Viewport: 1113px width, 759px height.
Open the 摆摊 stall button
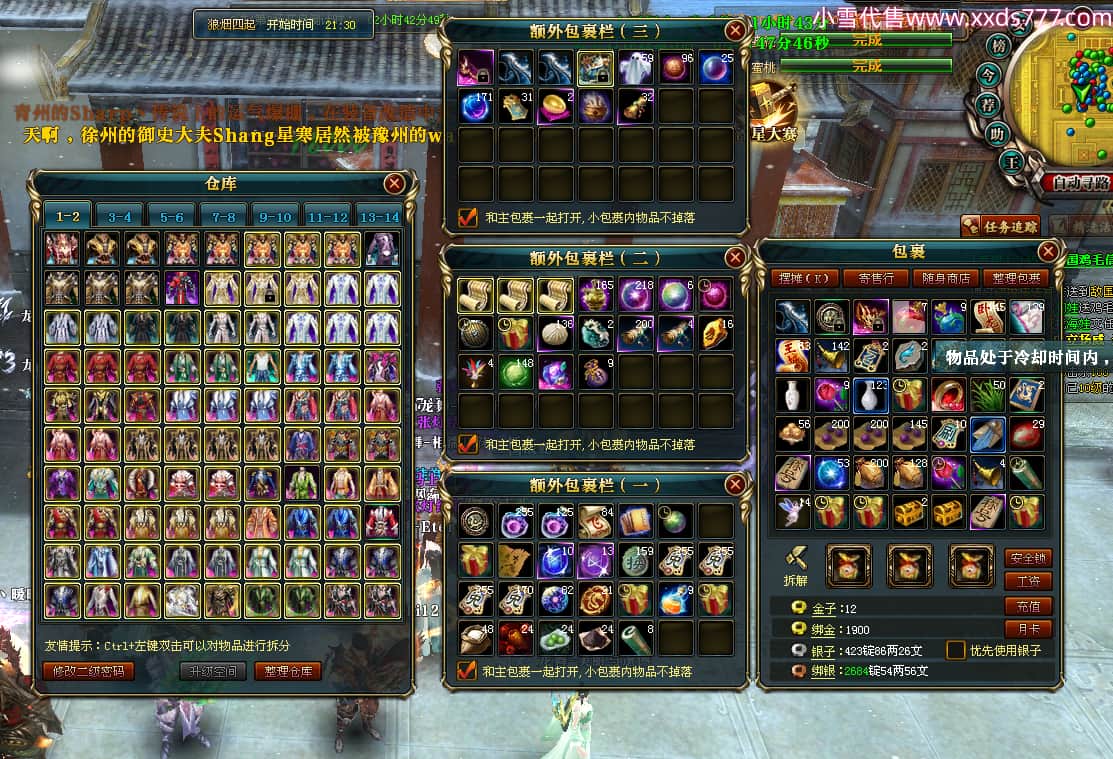click(x=803, y=277)
